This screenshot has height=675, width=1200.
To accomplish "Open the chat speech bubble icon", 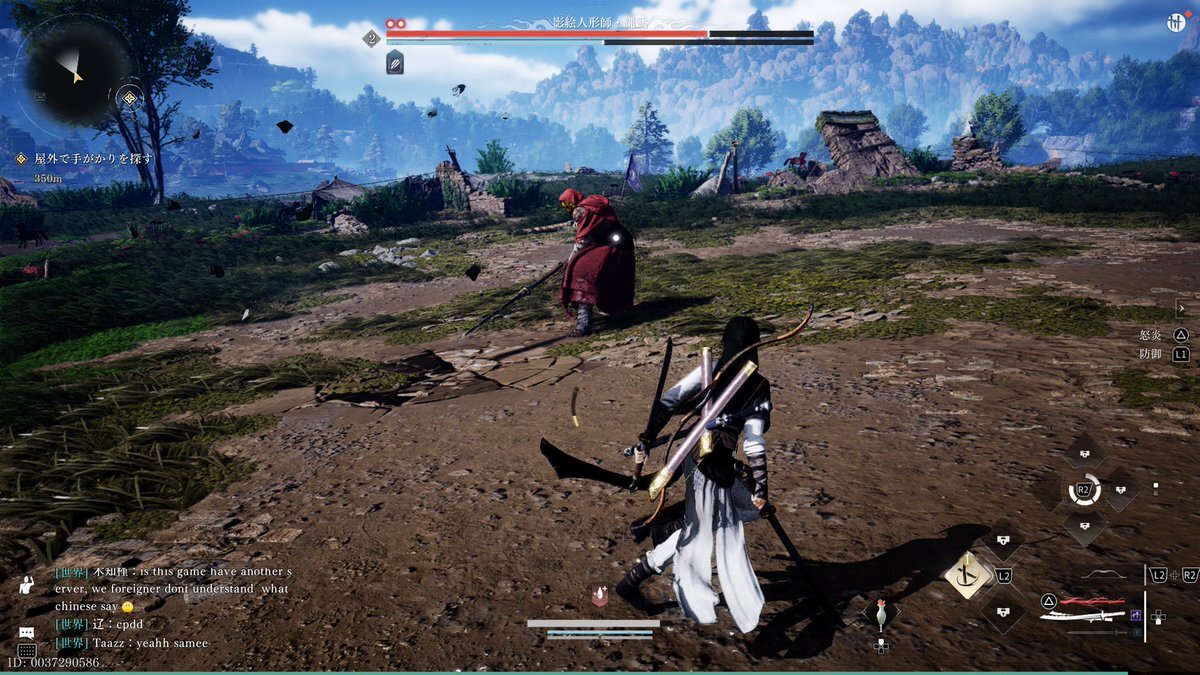I will [26, 633].
